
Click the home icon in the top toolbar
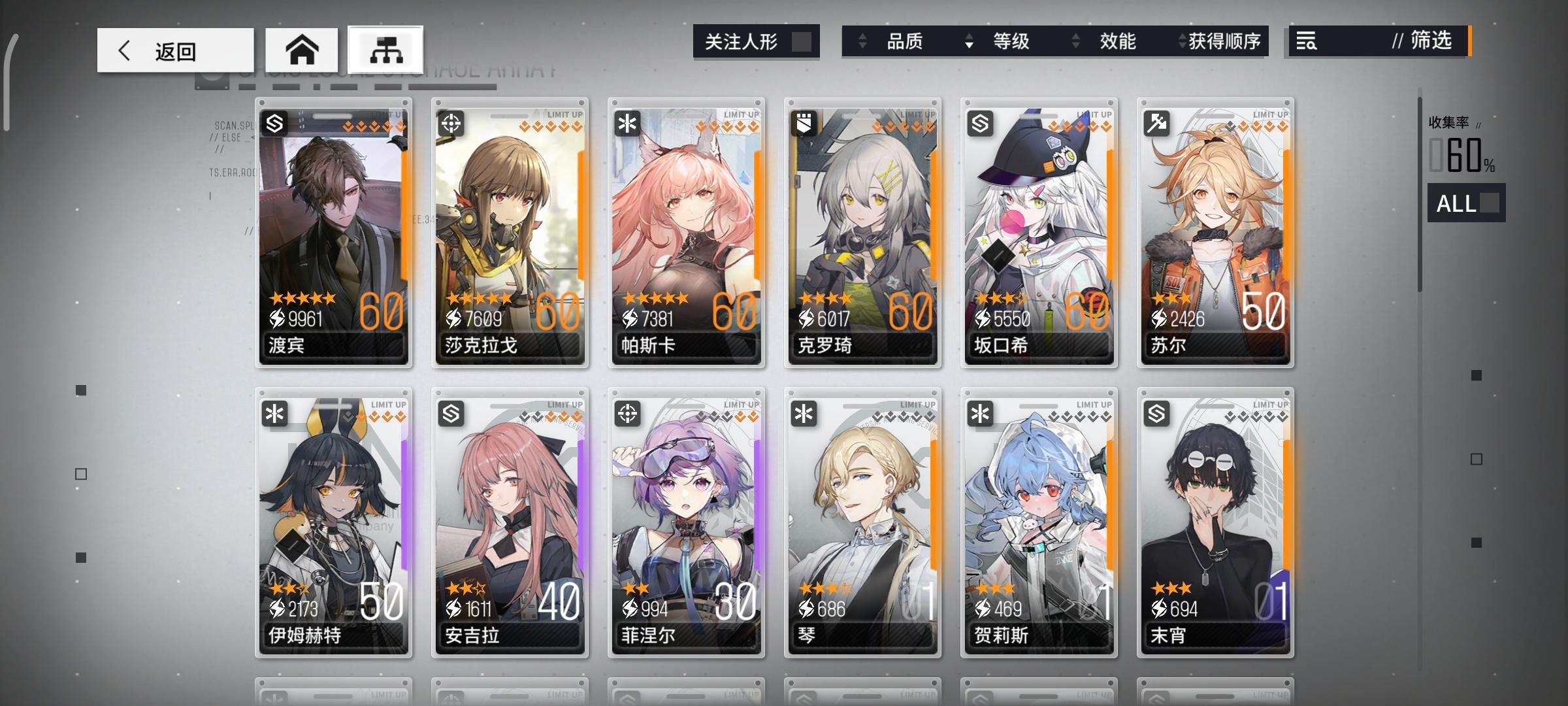tap(302, 49)
